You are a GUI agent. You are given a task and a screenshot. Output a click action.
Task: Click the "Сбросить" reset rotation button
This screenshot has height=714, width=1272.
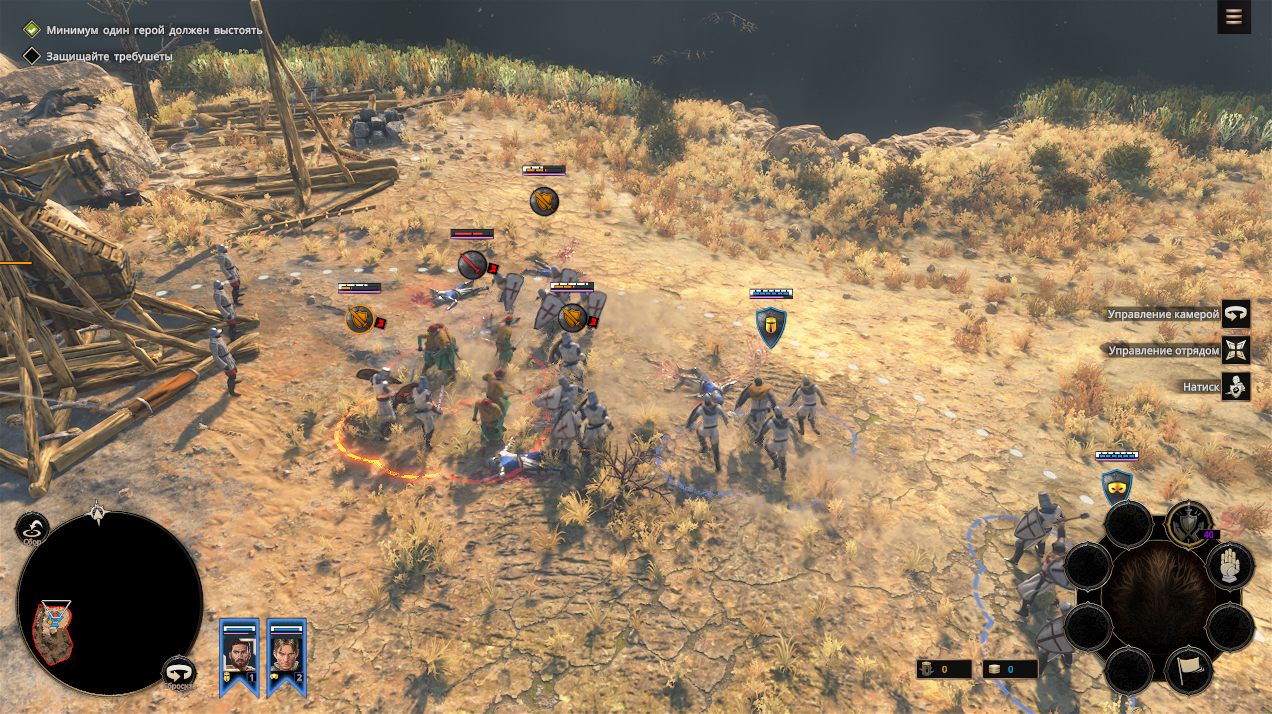click(179, 672)
